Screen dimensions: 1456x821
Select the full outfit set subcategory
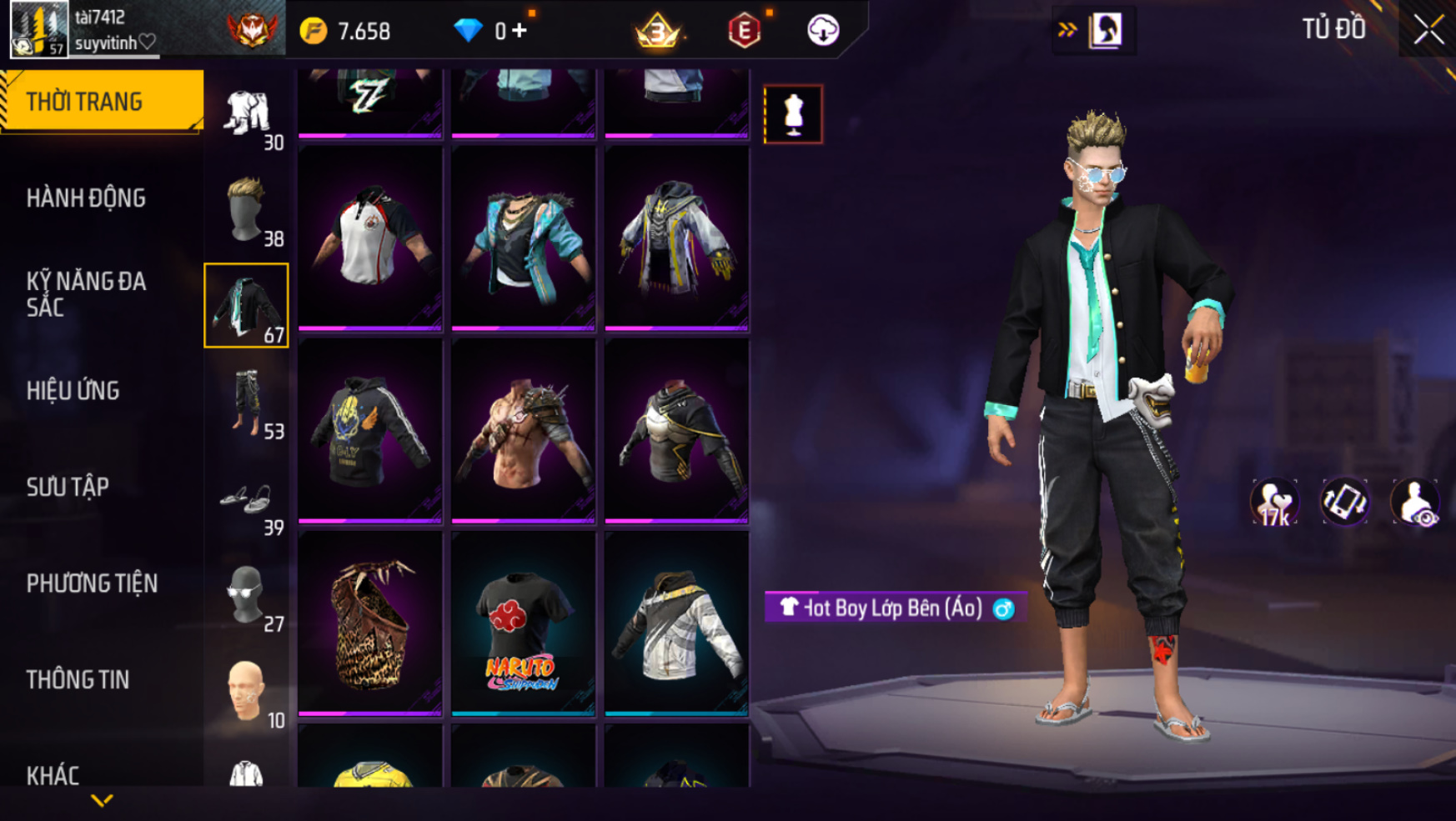[x=247, y=114]
